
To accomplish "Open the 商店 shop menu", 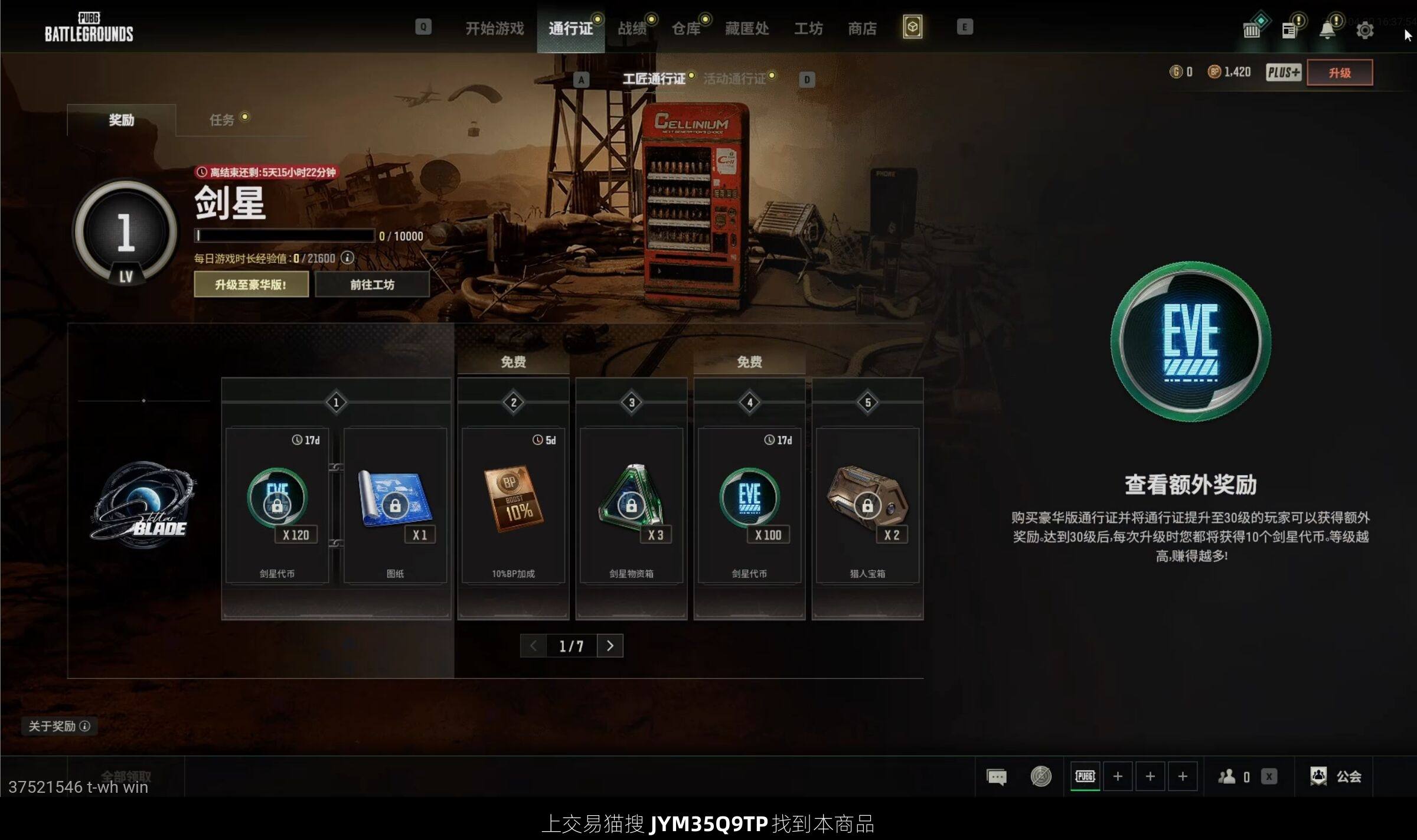I will click(x=862, y=28).
